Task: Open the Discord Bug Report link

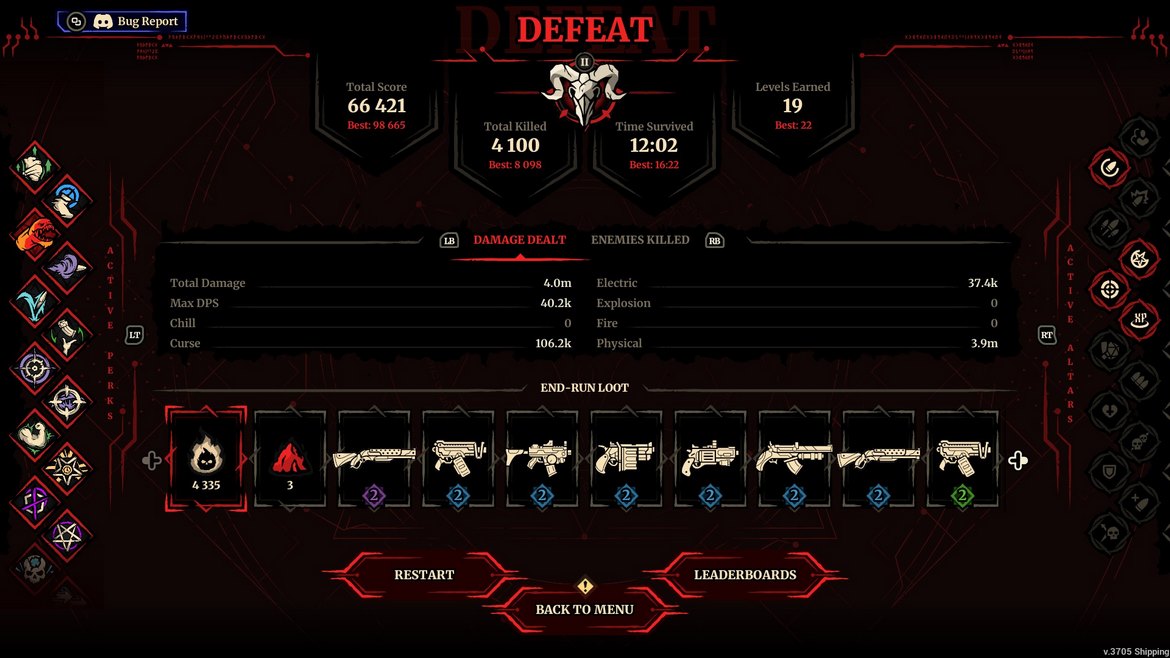Action: click(123, 21)
